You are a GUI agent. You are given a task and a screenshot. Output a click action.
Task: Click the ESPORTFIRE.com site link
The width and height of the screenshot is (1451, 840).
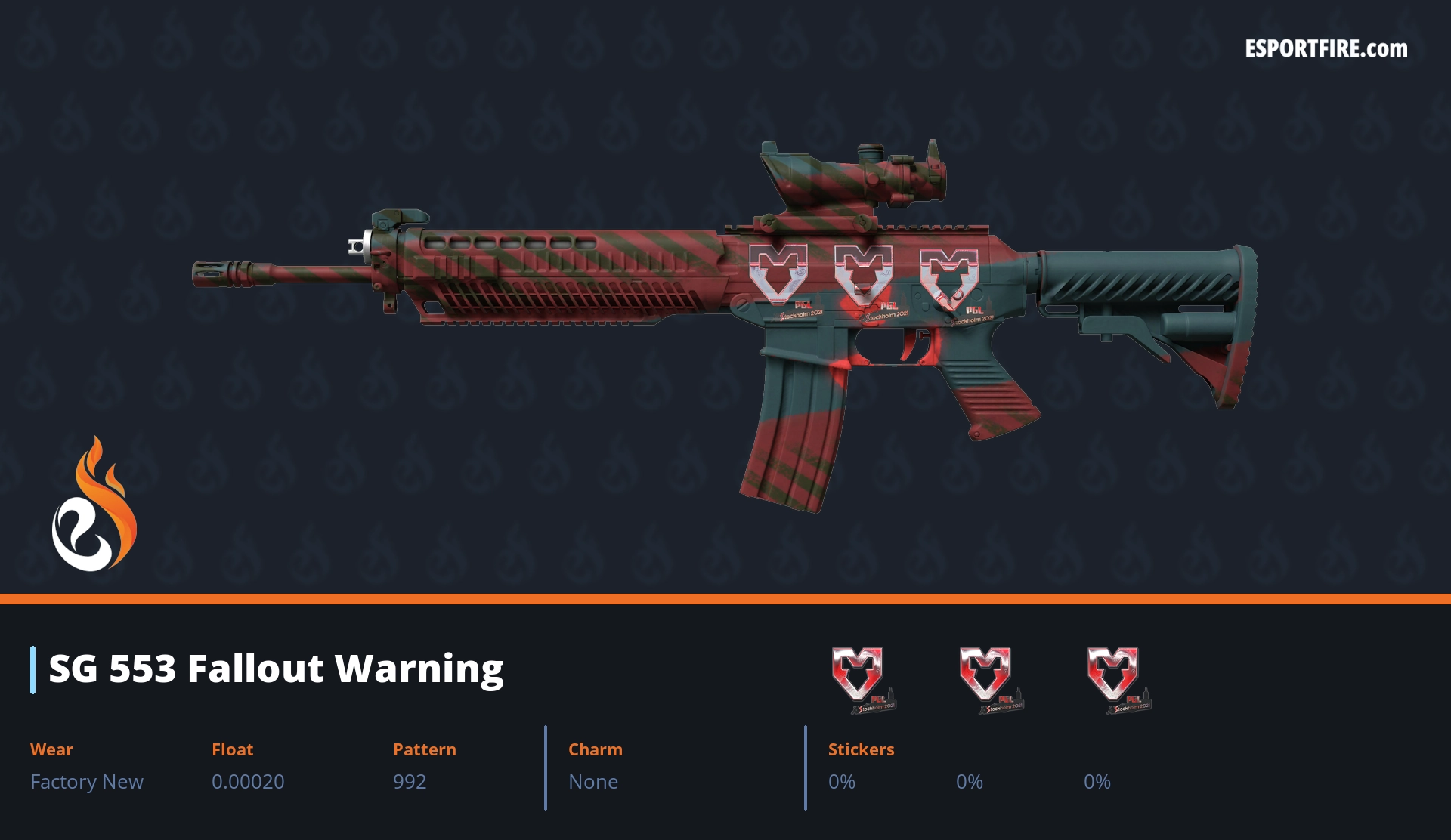(1326, 49)
